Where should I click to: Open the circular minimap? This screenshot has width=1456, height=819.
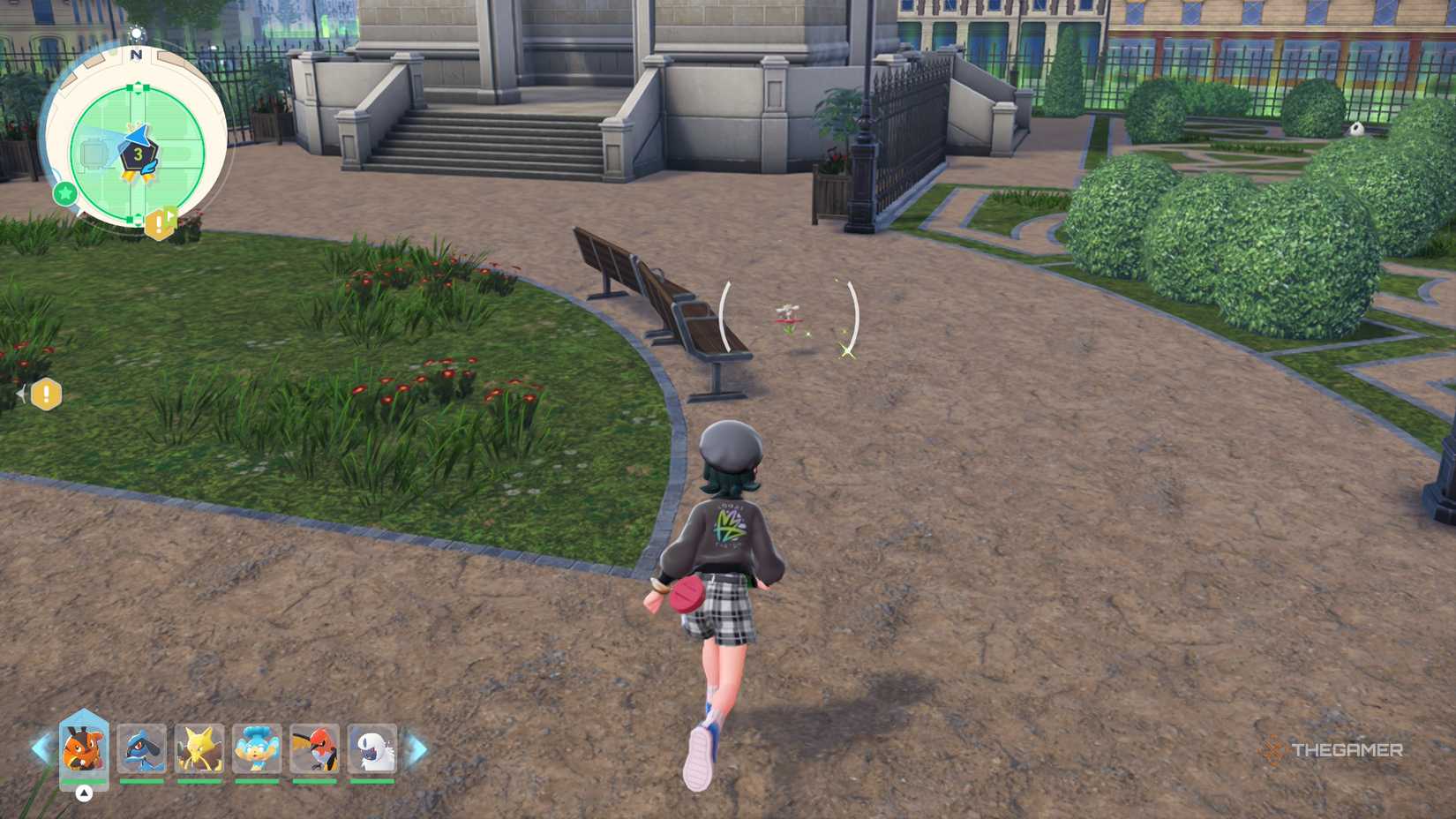pos(137,139)
